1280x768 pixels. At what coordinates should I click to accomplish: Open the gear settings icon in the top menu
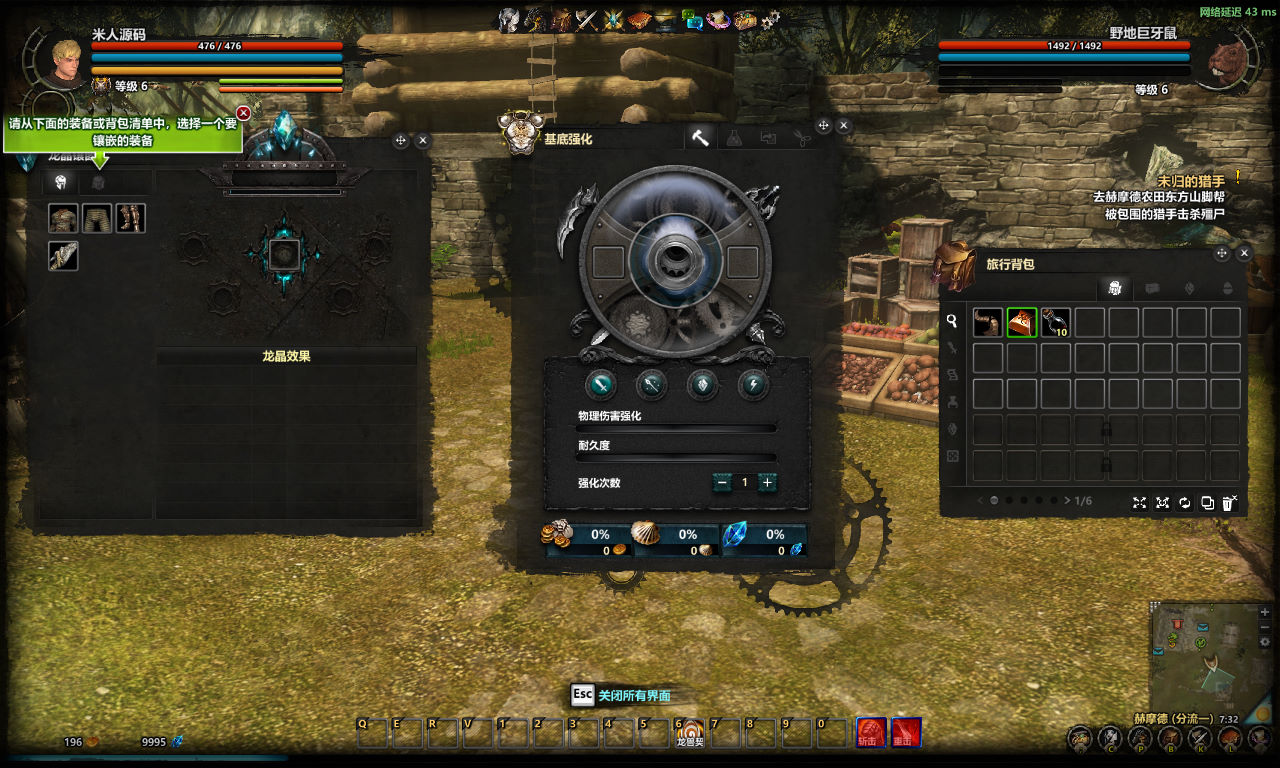point(770,19)
